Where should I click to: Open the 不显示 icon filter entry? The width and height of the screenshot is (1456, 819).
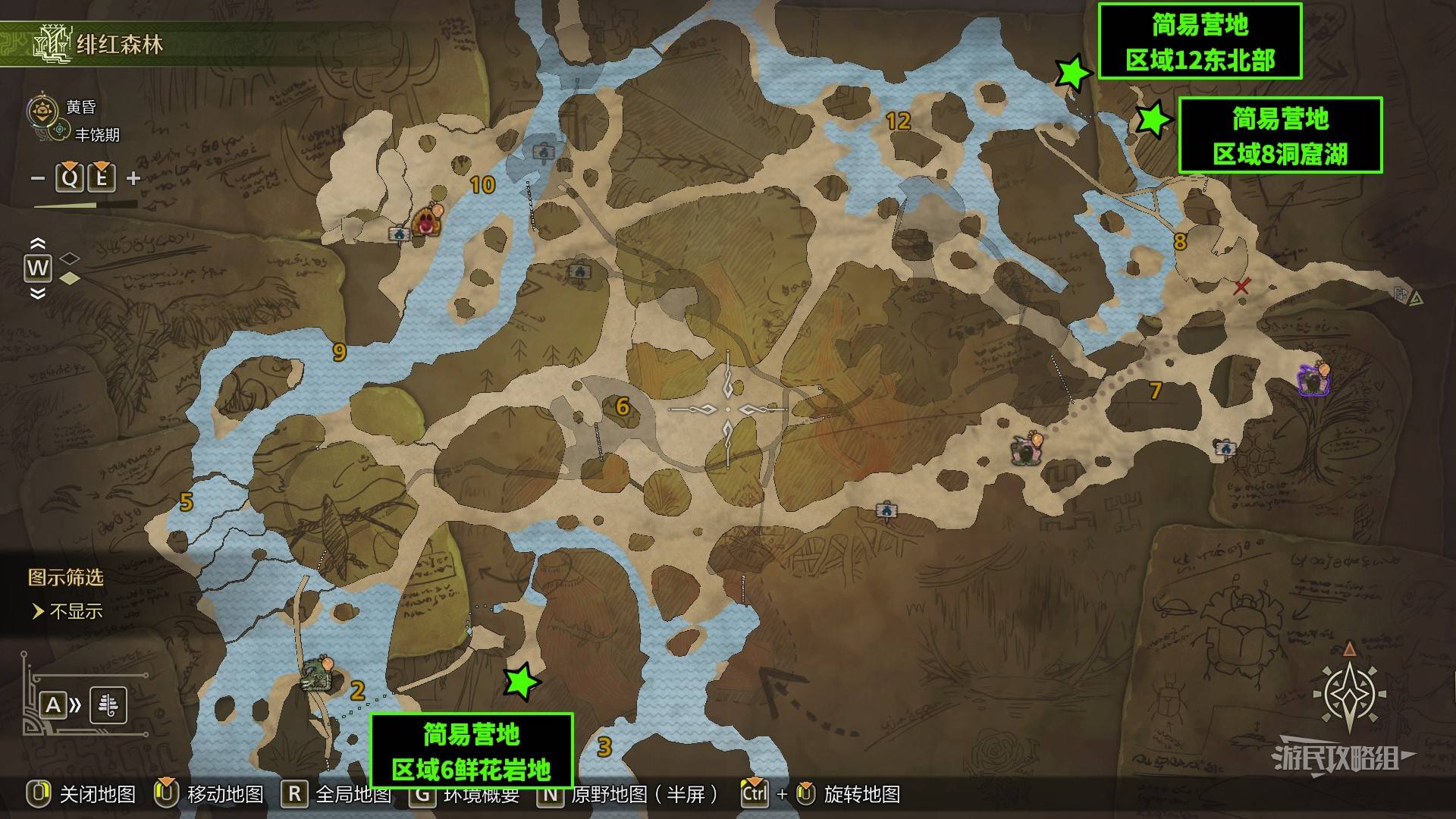(x=75, y=611)
